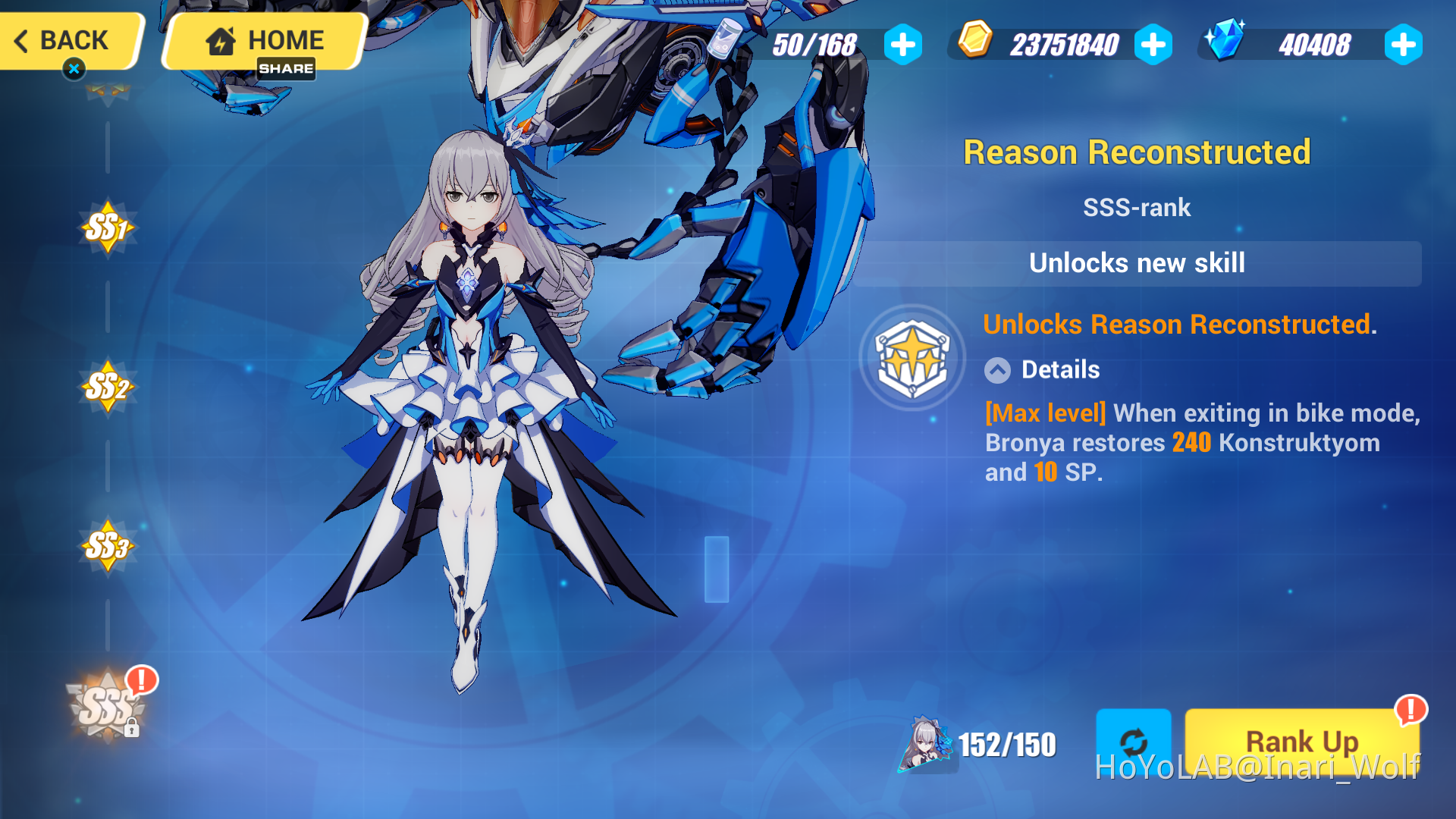
Task: Select the SS1 rank star node
Action: (x=108, y=225)
